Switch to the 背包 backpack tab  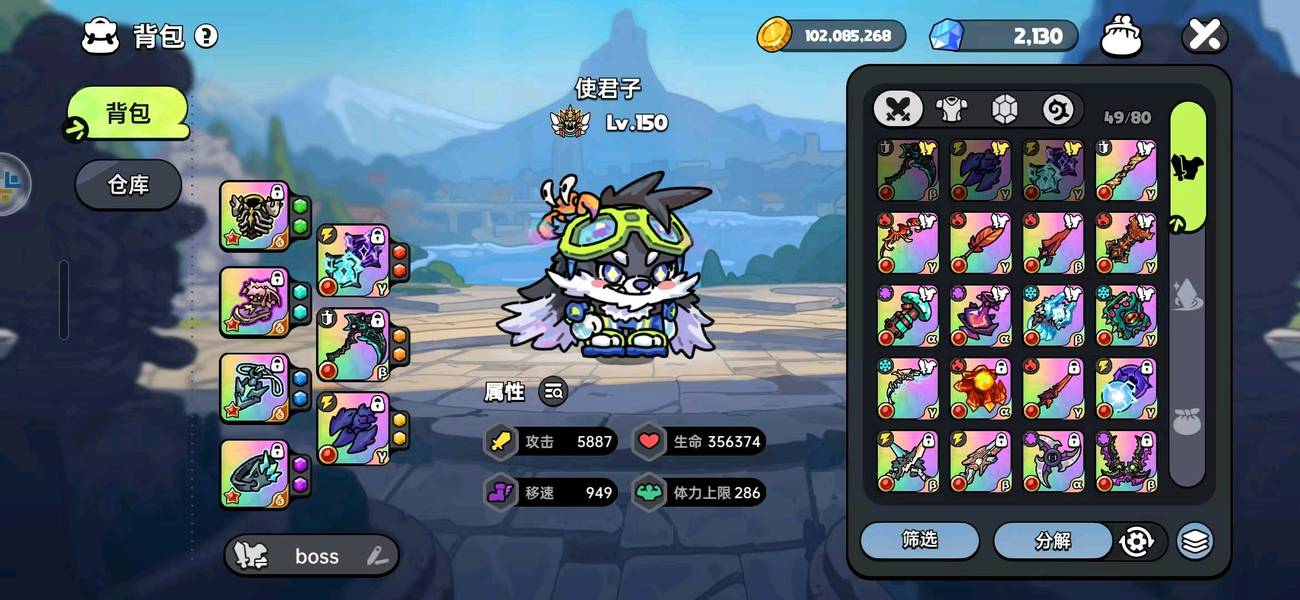[128, 112]
